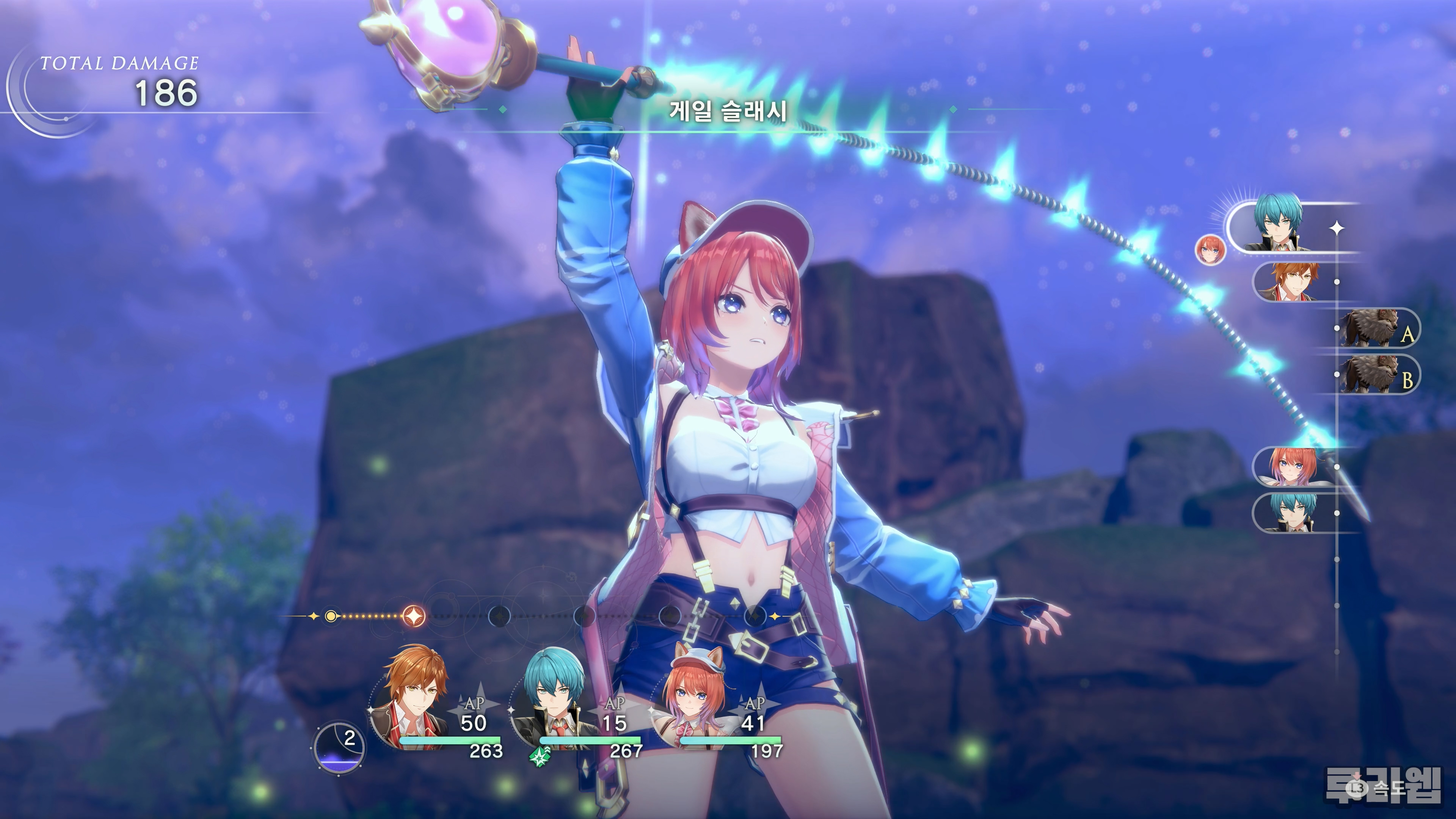This screenshot has height=819, width=1456.
Task: Click the small round red-haired girl icon
Action: pos(1210,249)
